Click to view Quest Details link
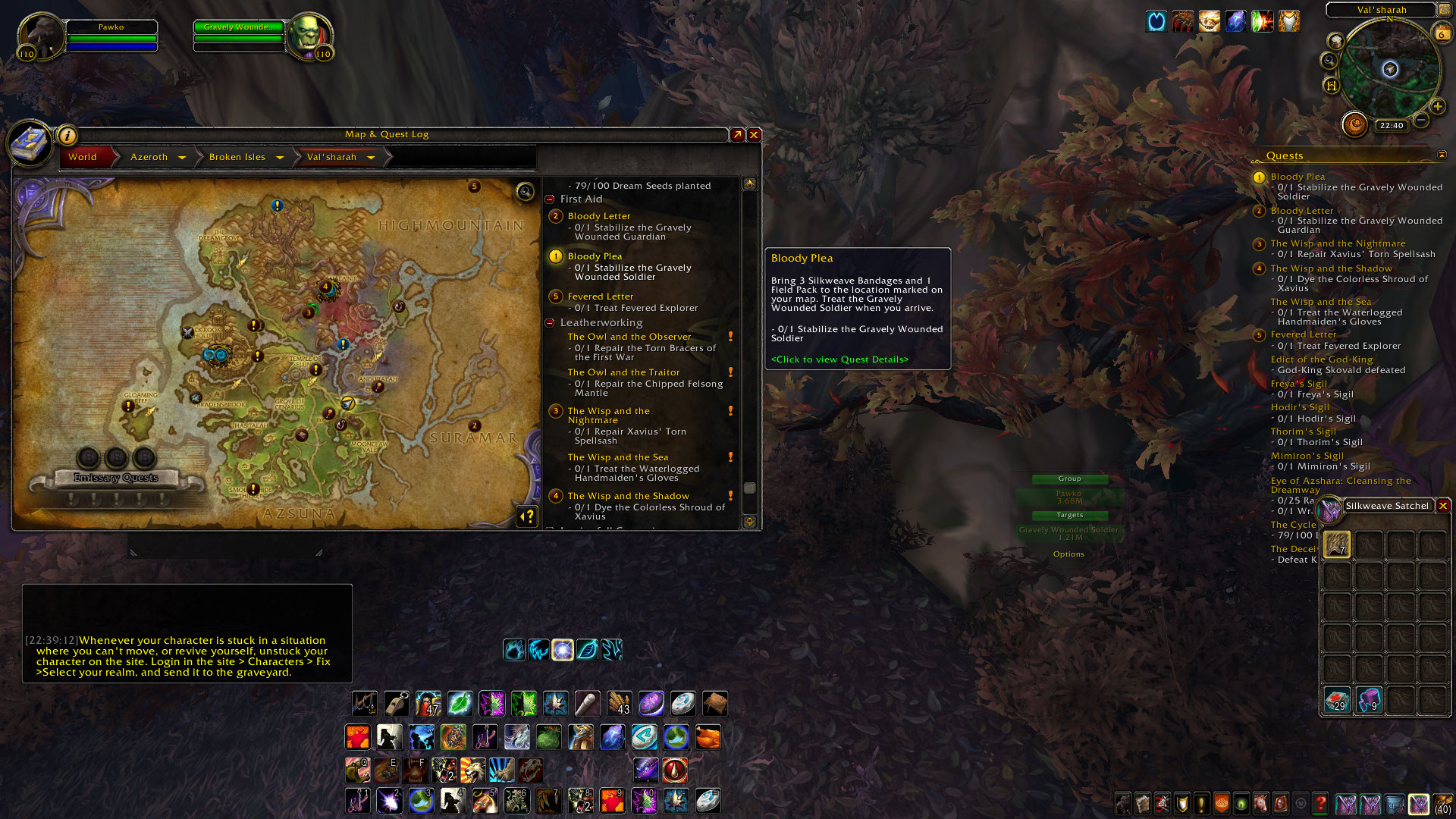The image size is (1456, 819). point(839,359)
